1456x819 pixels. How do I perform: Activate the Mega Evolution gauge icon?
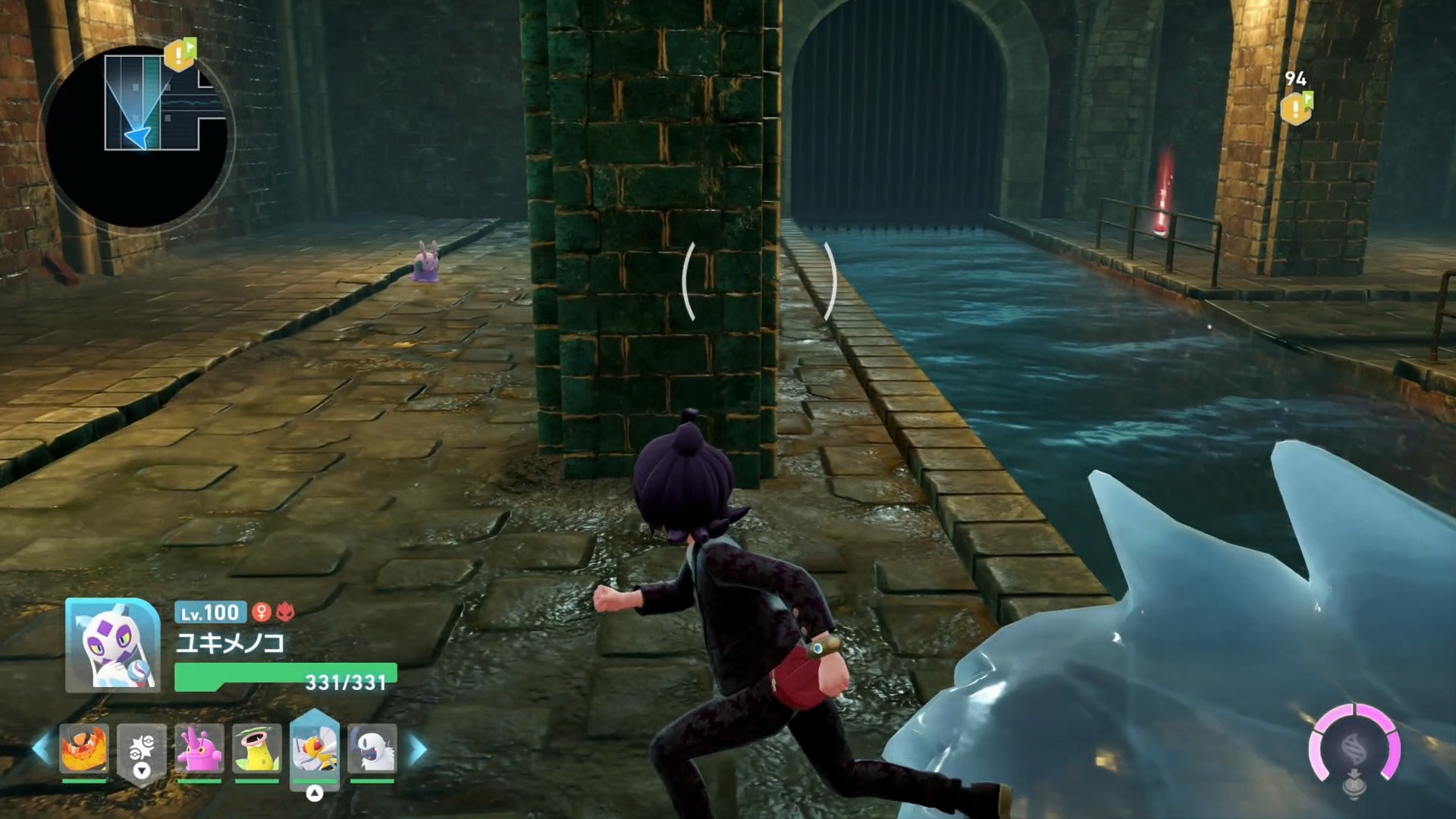point(1354,748)
